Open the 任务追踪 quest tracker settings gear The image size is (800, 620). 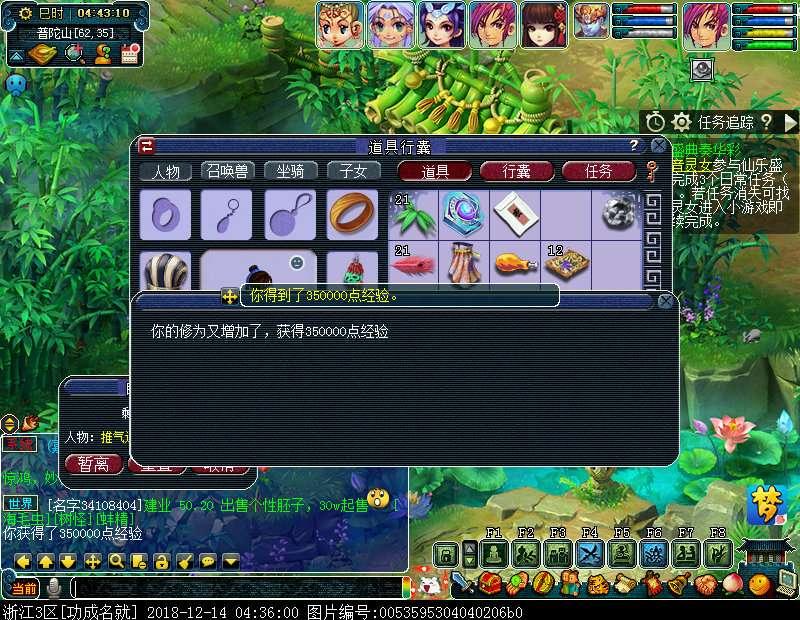[x=681, y=122]
